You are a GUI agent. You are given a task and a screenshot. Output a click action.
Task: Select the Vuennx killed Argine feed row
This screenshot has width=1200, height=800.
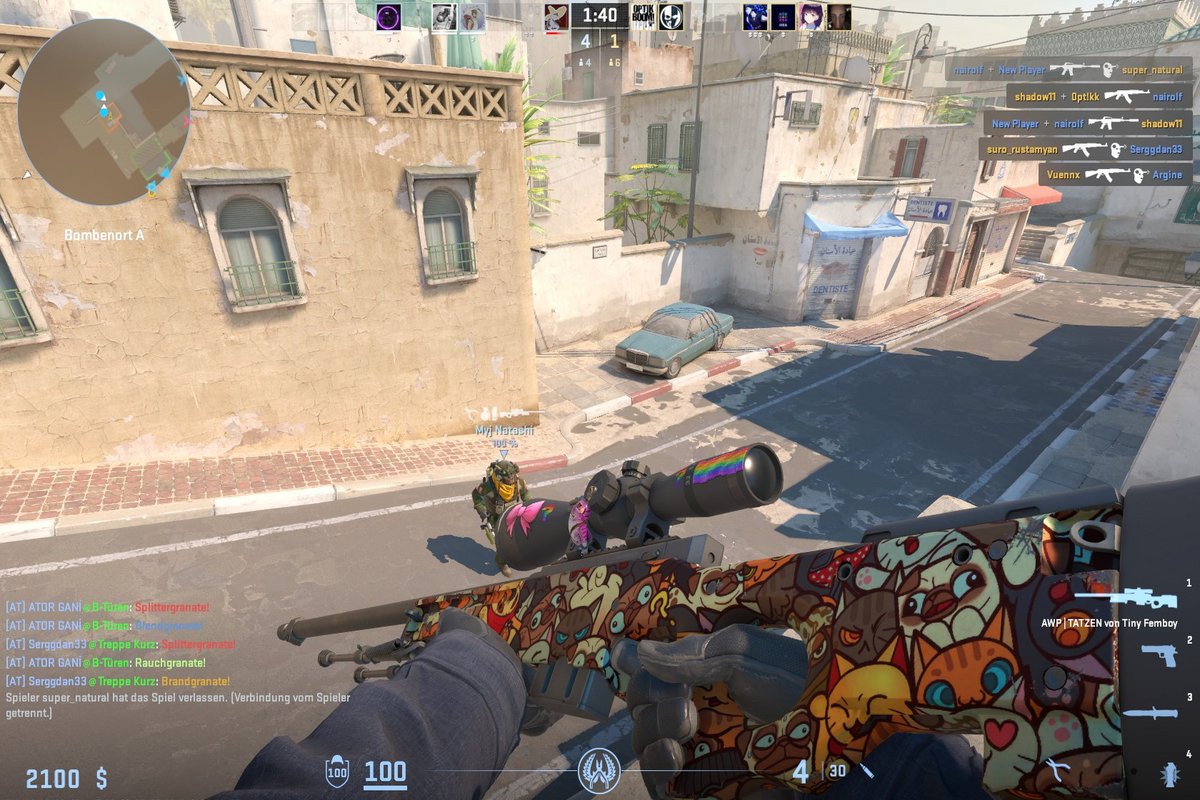tap(1114, 175)
